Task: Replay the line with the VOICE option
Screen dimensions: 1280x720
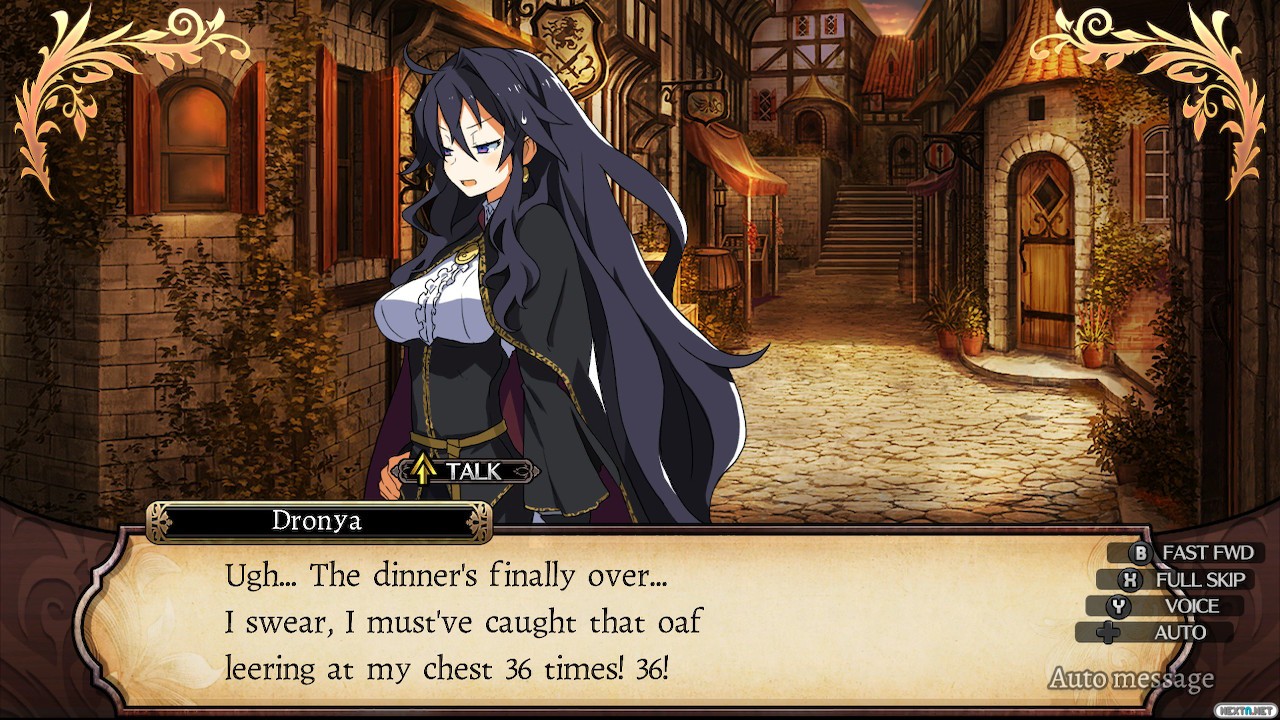Action: tap(1178, 606)
